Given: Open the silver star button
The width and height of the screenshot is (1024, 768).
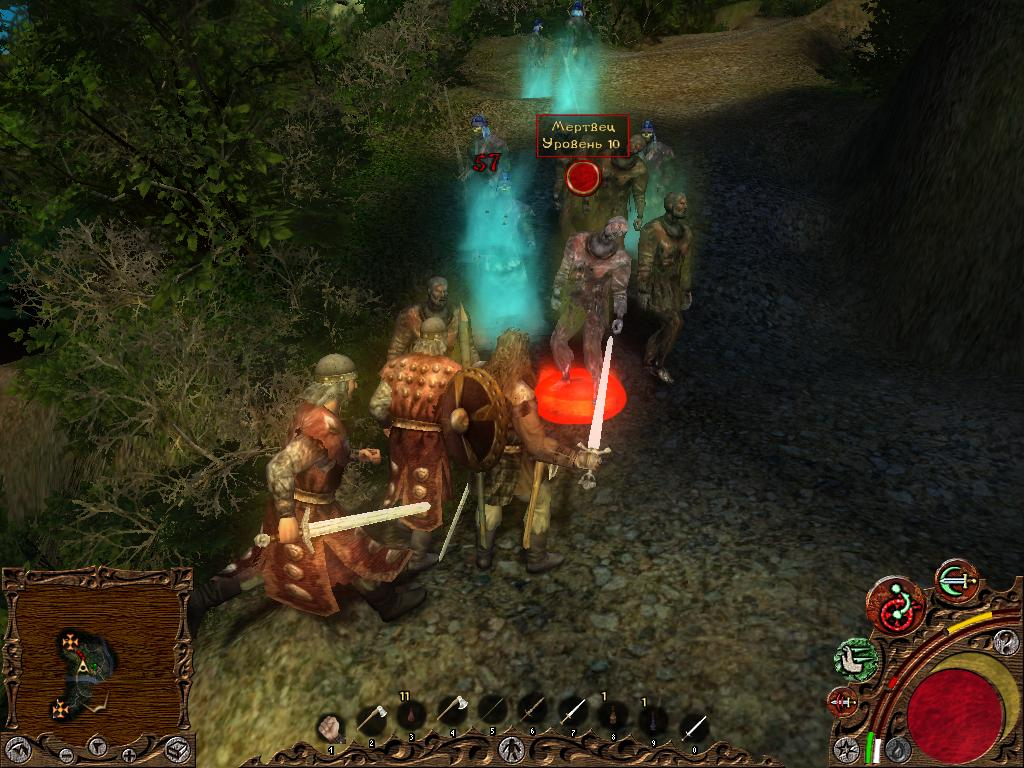Looking at the screenshot, I should 848,748.
